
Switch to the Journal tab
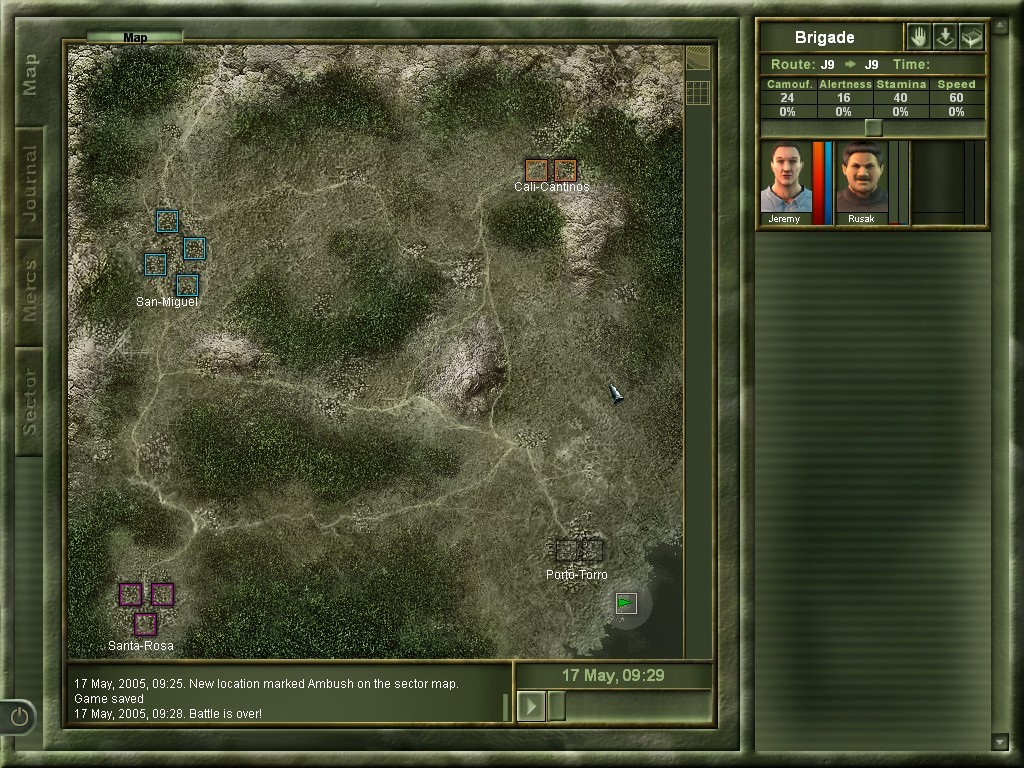coord(29,183)
